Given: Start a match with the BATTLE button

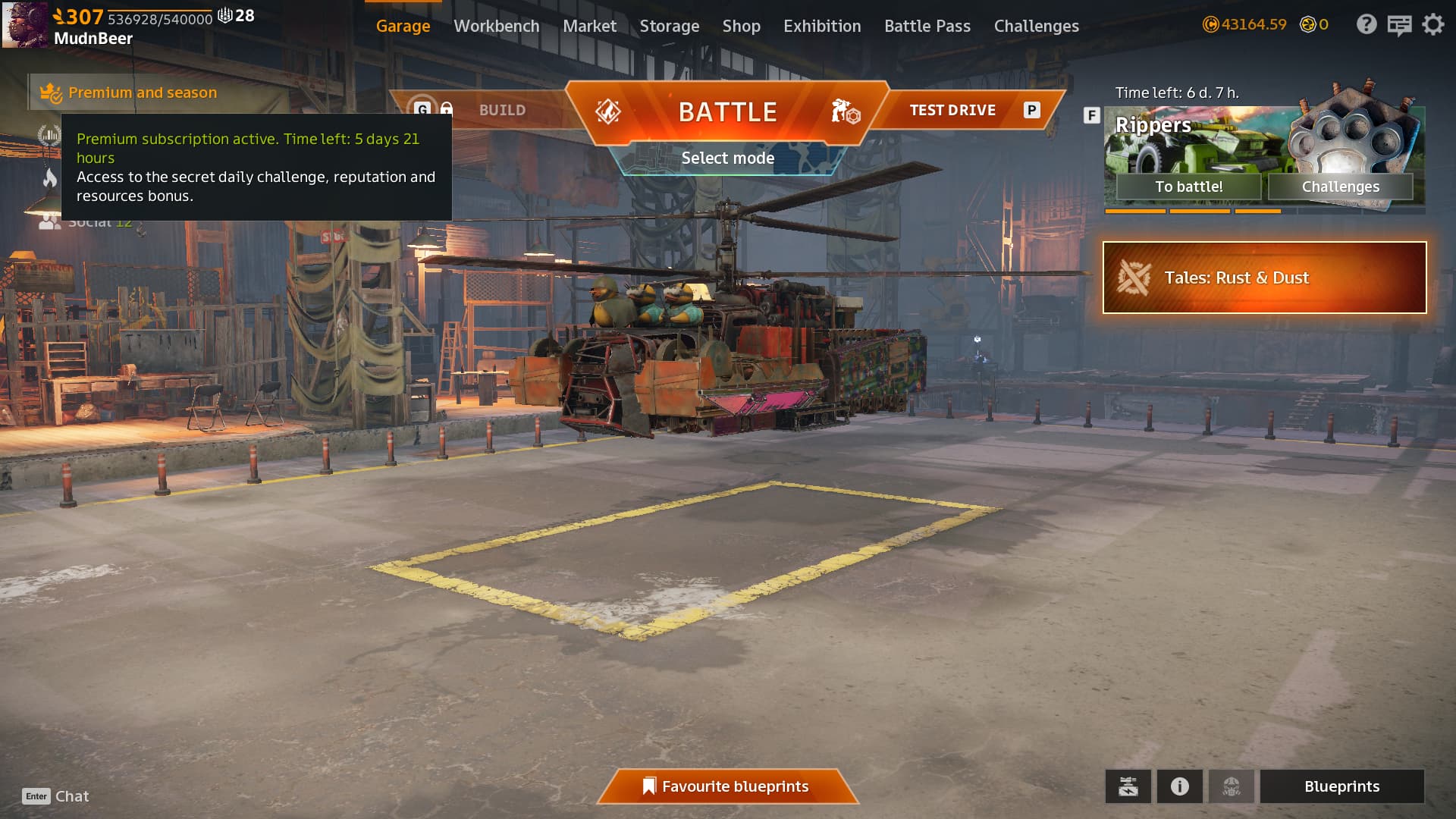Looking at the screenshot, I should point(727,112).
